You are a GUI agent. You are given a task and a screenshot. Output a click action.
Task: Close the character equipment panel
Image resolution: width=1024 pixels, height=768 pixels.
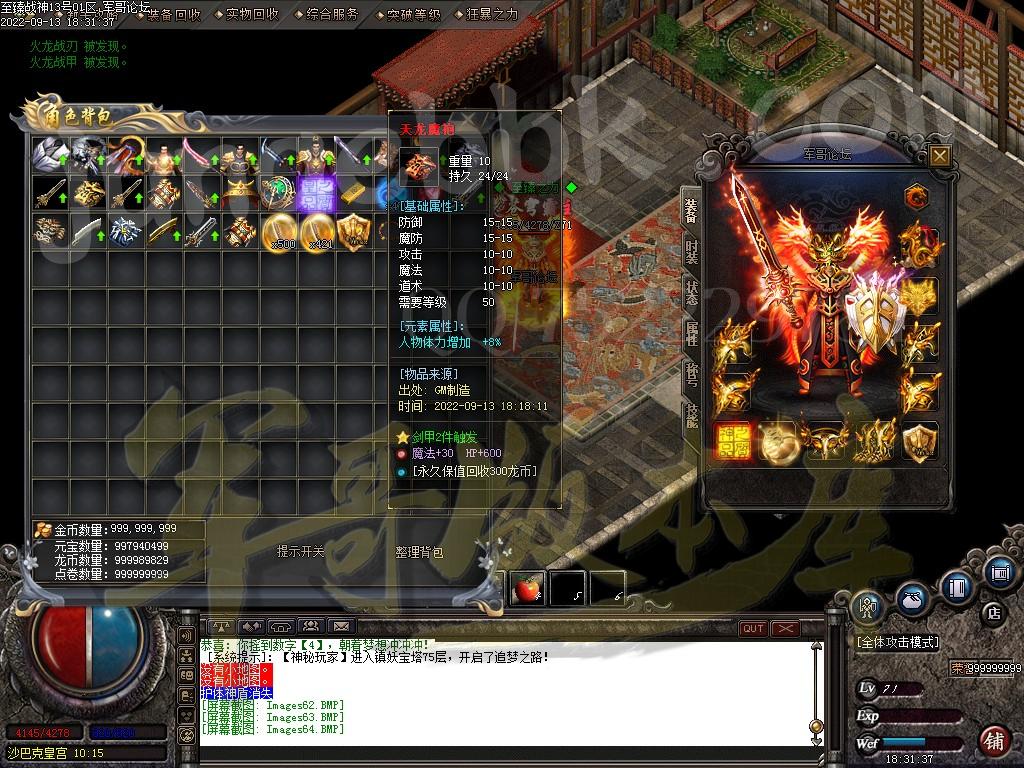point(939,155)
